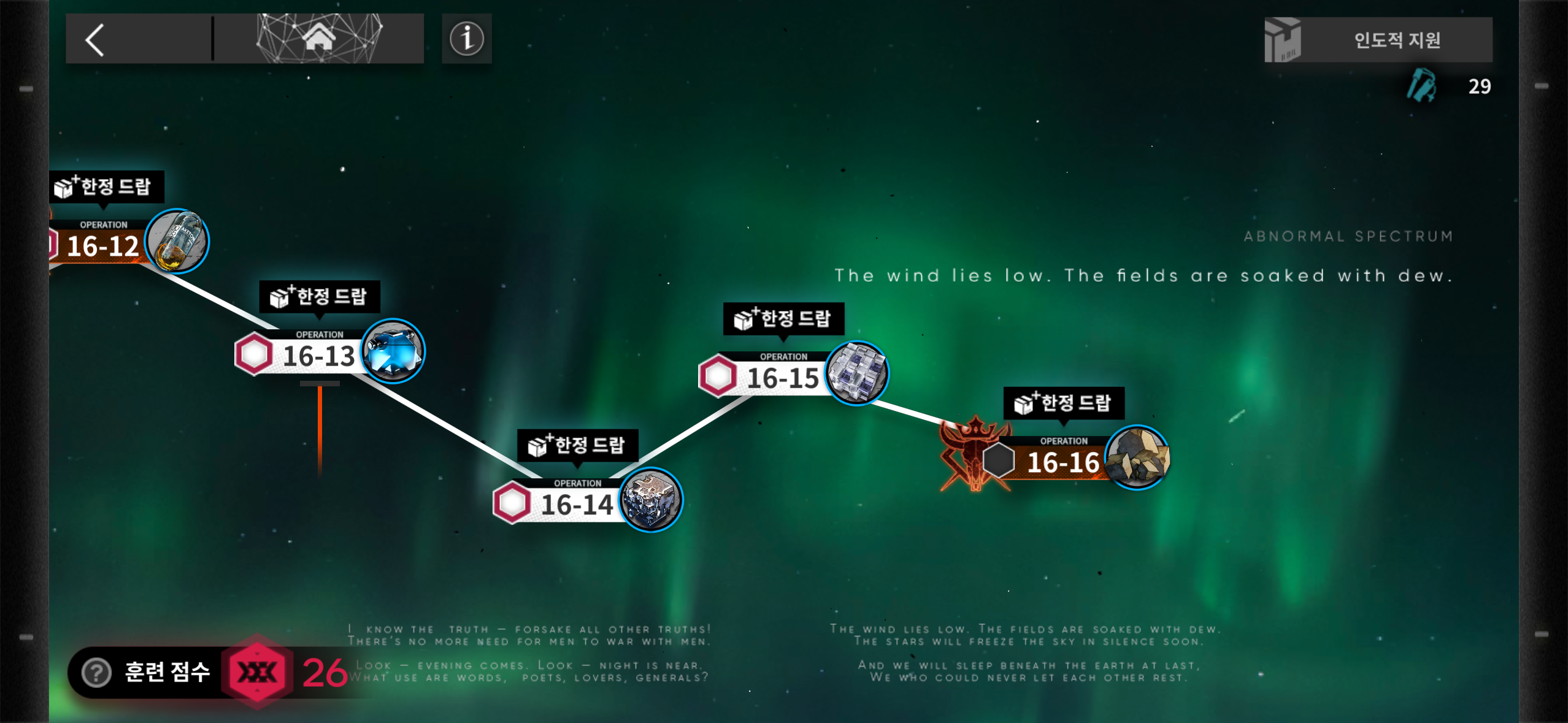
Task: Go back using the arrow button
Action: pyautogui.click(x=95, y=40)
